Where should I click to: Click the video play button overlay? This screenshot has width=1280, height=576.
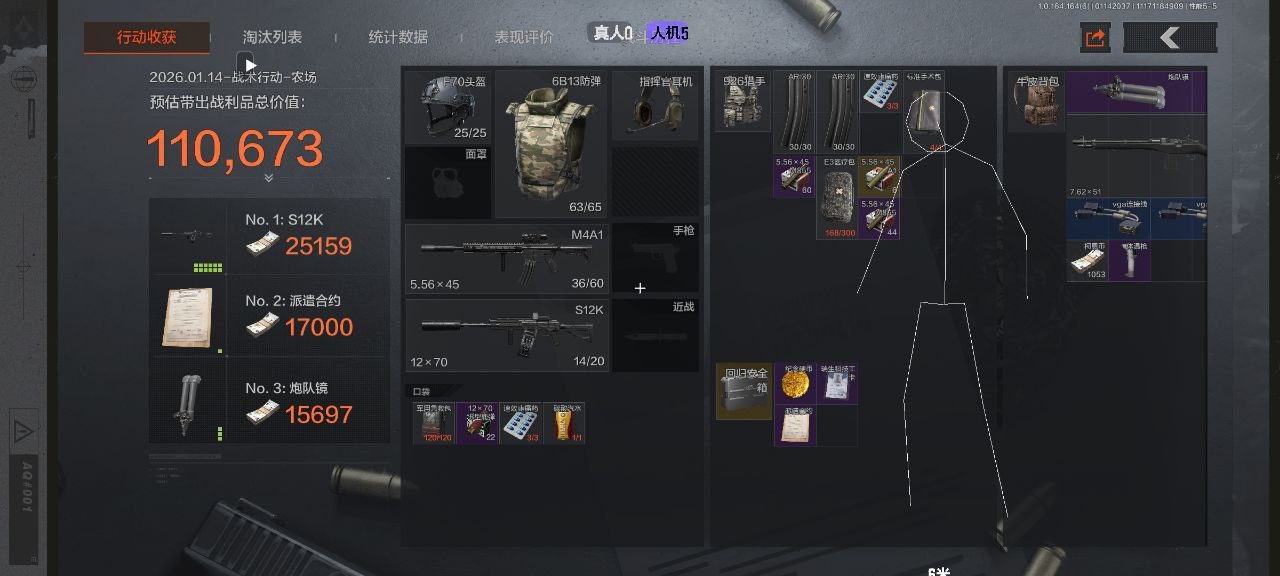coord(250,65)
